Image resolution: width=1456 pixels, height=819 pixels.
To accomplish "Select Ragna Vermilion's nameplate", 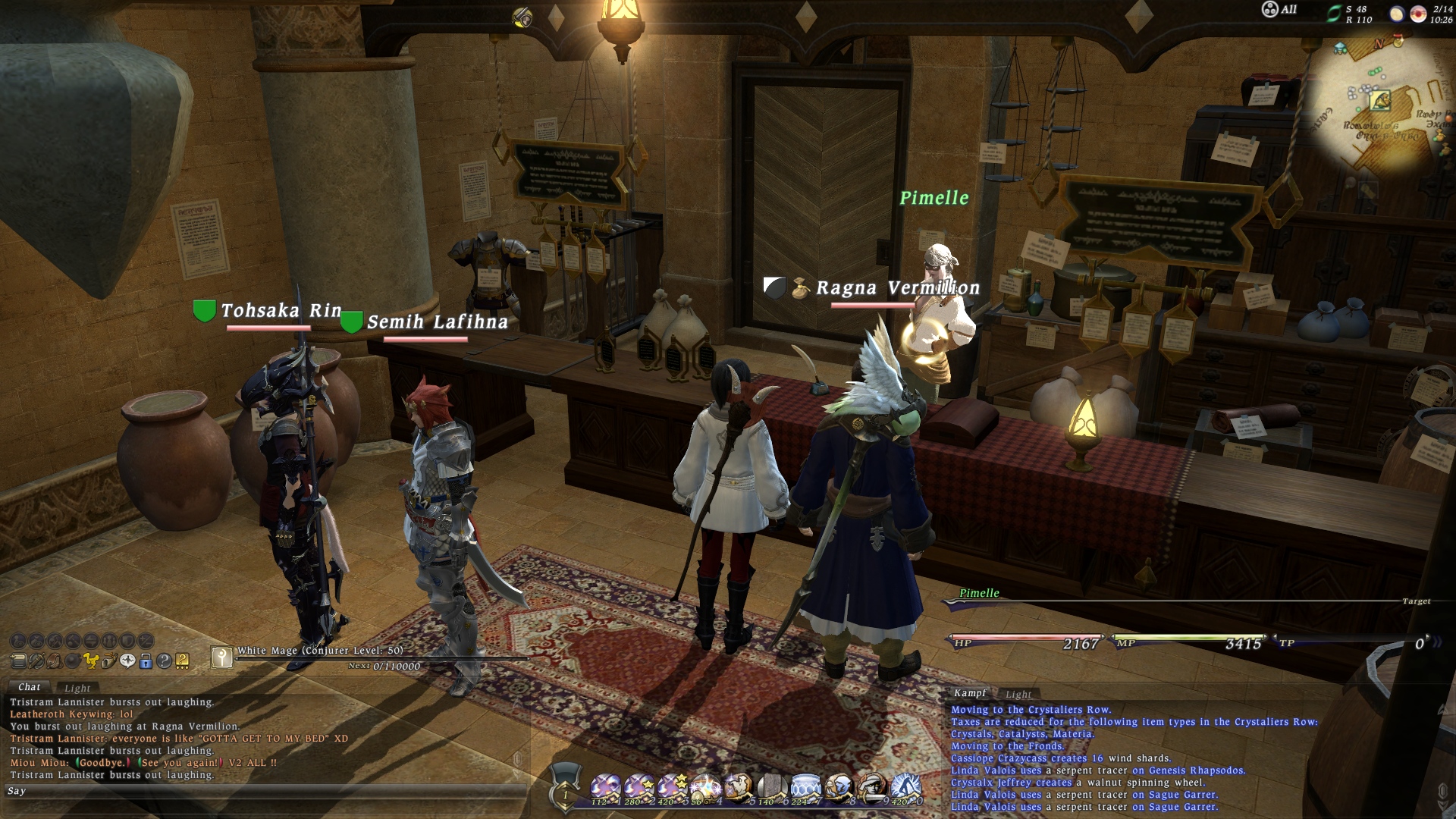I will coord(897,288).
